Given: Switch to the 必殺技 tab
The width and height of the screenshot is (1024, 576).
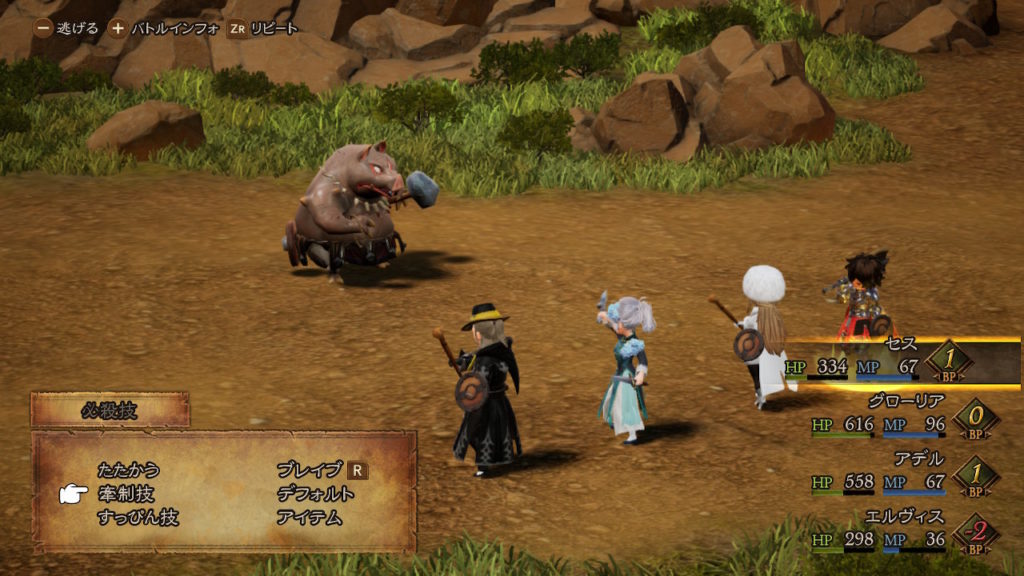Looking at the screenshot, I should [109, 409].
